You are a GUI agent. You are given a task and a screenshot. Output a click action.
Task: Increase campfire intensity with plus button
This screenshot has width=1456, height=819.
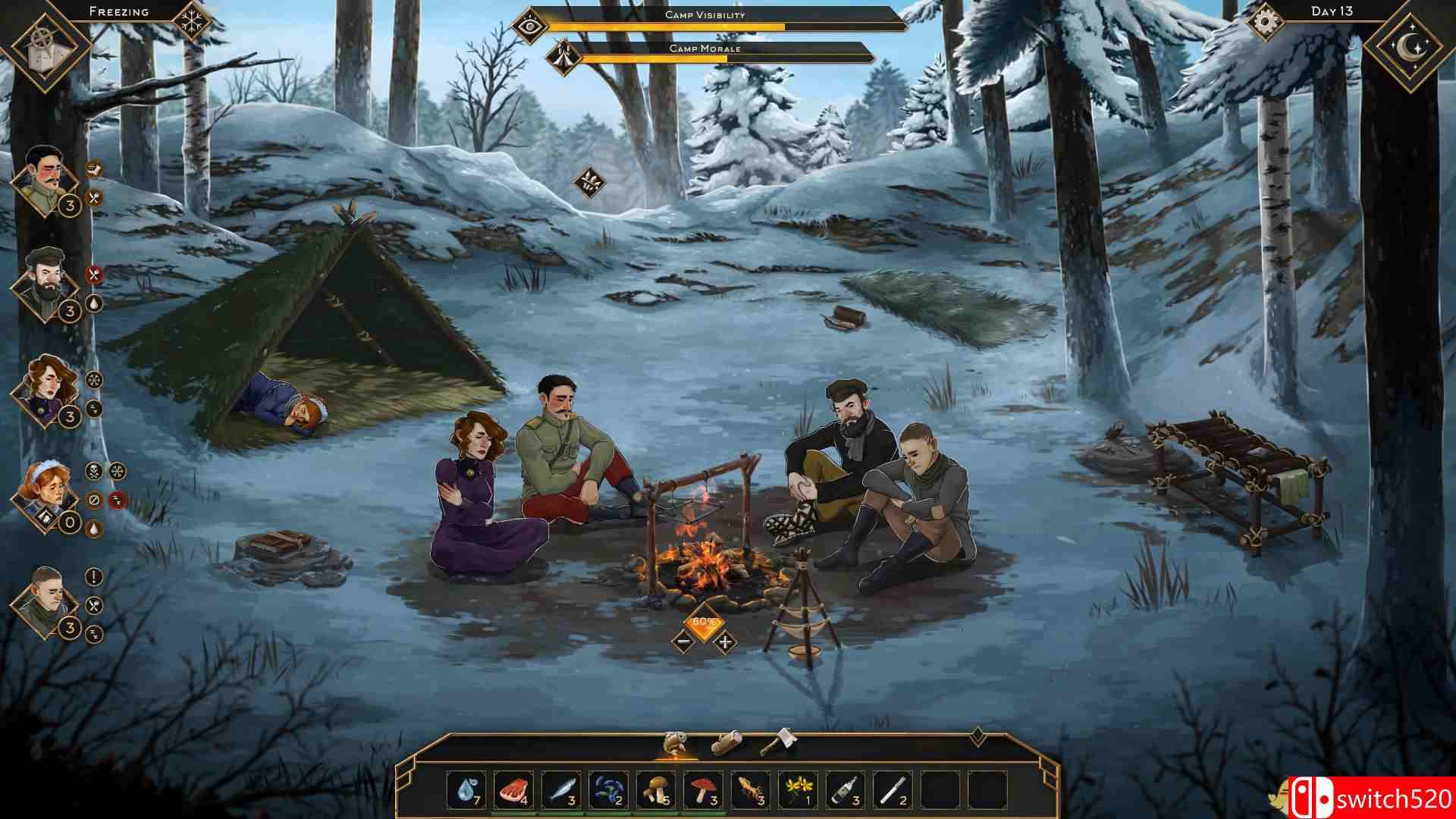coord(726,642)
